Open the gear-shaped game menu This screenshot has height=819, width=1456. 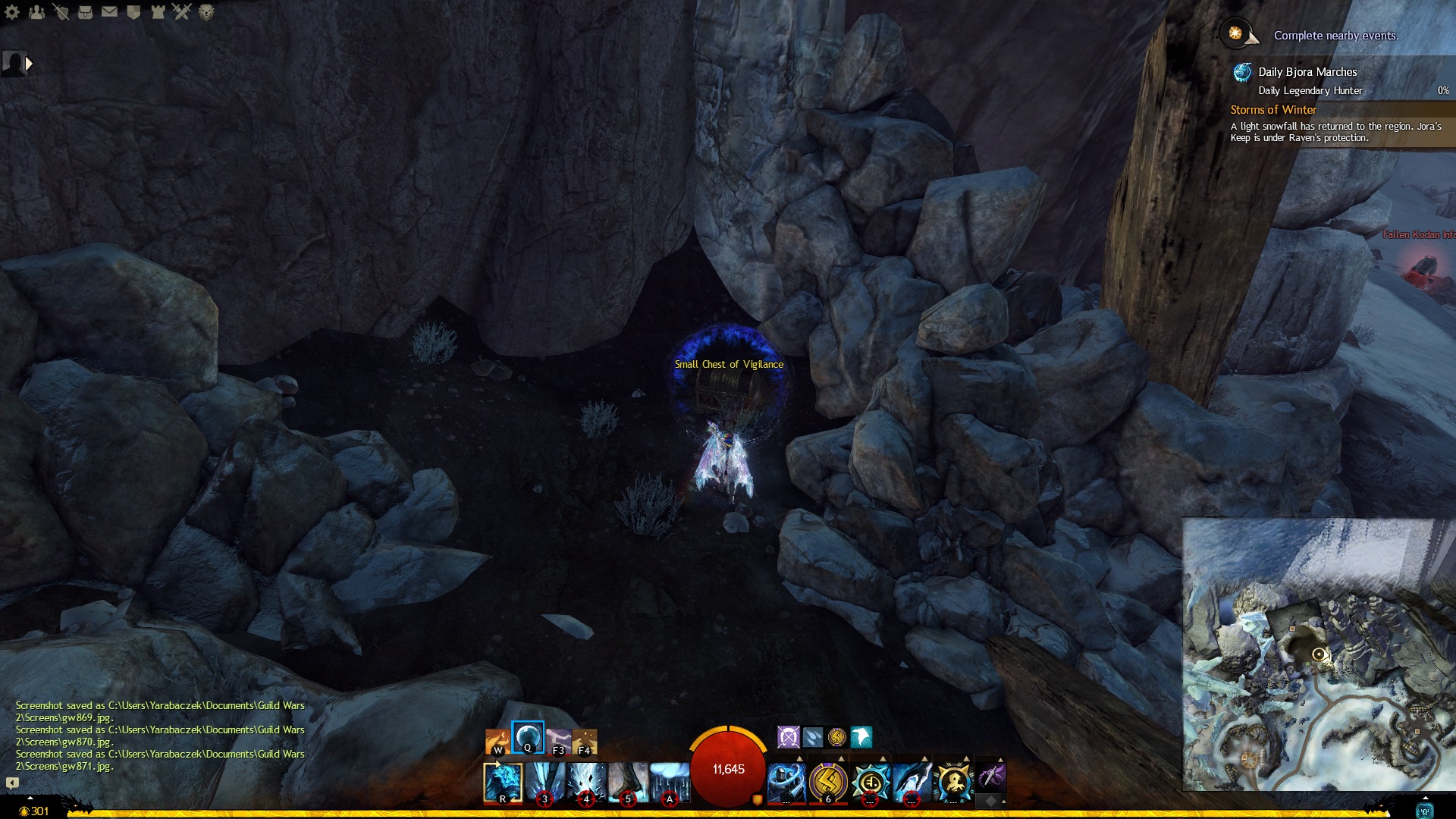click(x=12, y=12)
